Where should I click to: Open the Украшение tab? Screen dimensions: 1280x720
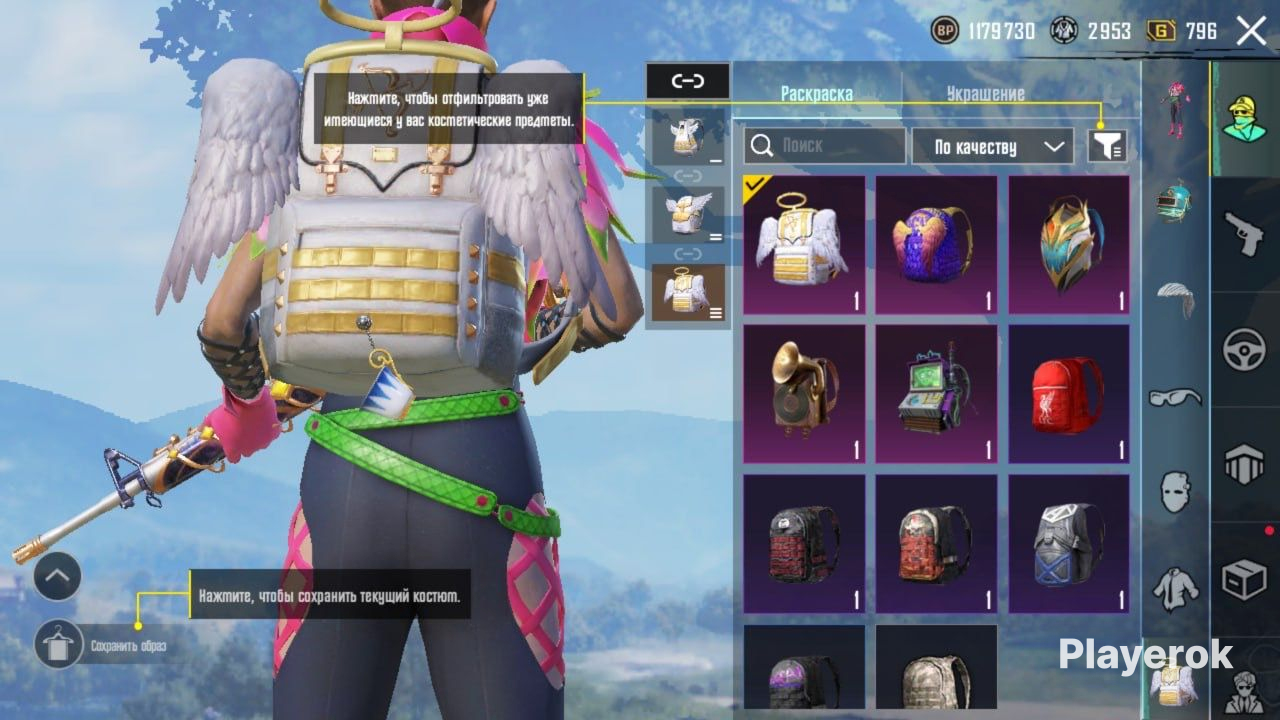pyautogui.click(x=985, y=94)
